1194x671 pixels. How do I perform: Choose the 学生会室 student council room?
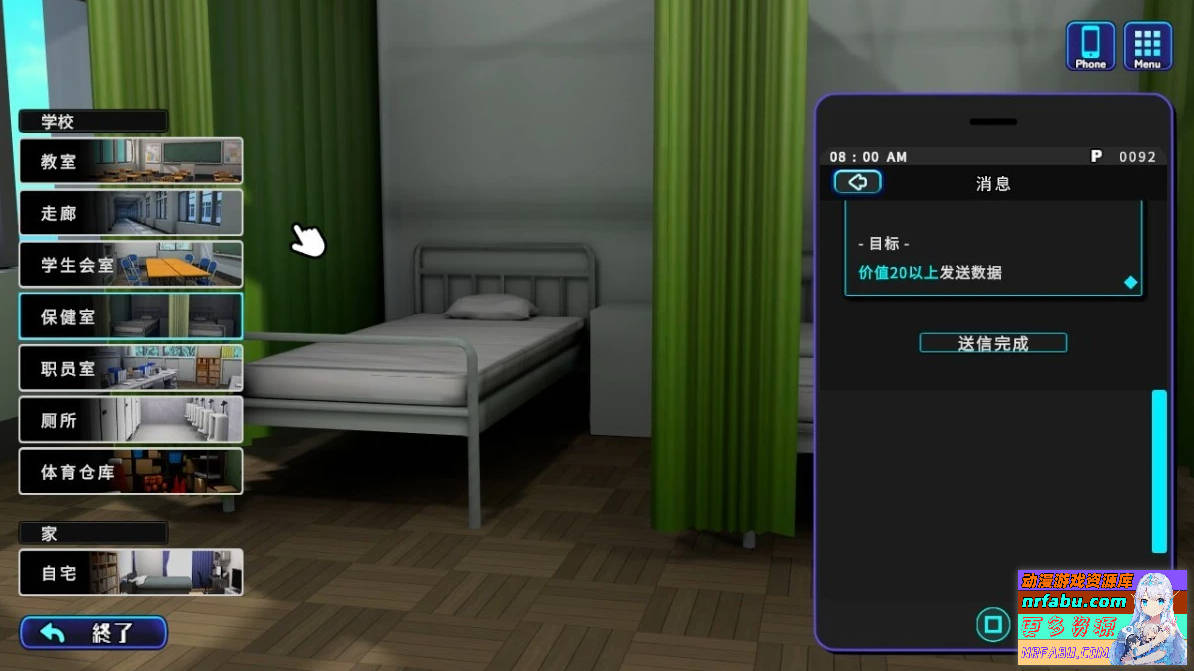[131, 264]
